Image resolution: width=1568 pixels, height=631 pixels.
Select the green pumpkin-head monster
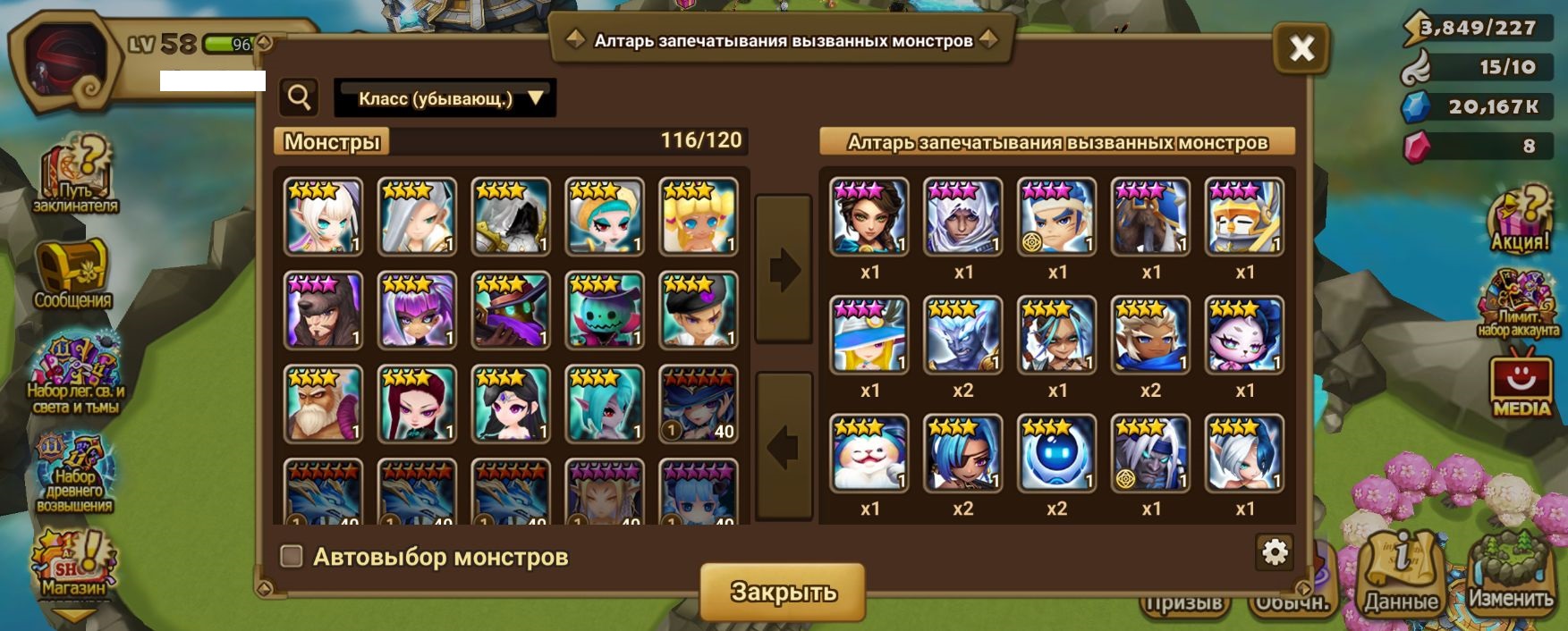pos(605,309)
